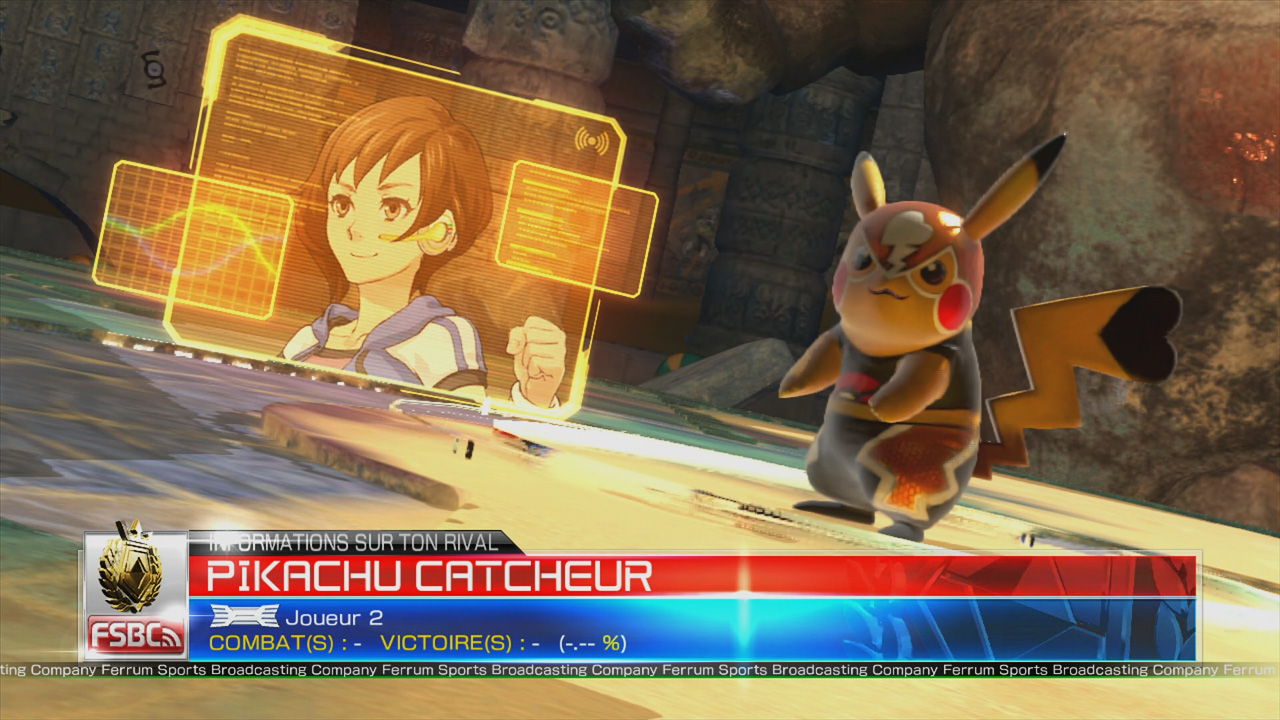Tap the wireless signal icon on the hologram
This screenshot has height=720, width=1280.
coord(592,139)
